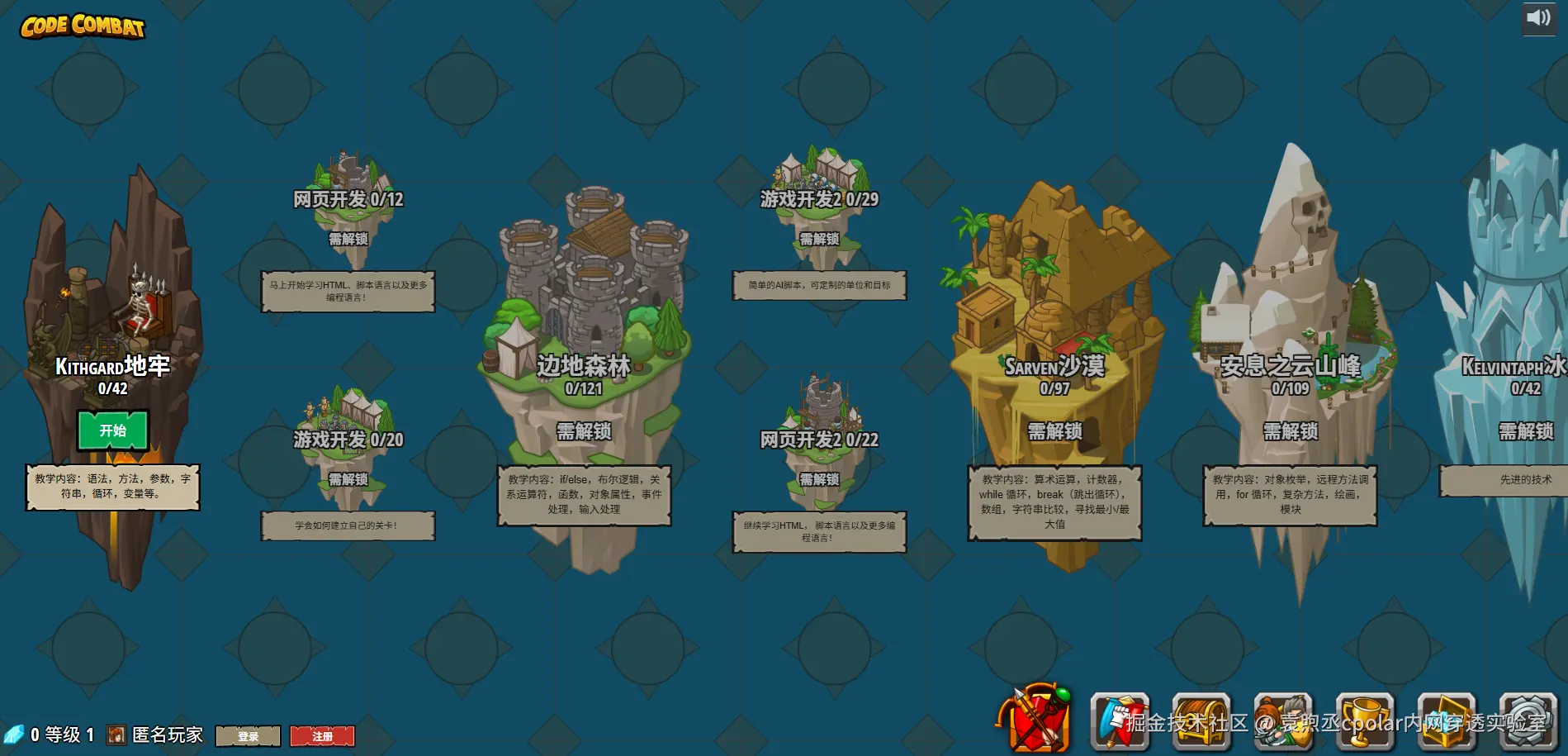1568x756 pixels.
Task: Click the red 注册 sign-up button
Action: click(x=322, y=736)
